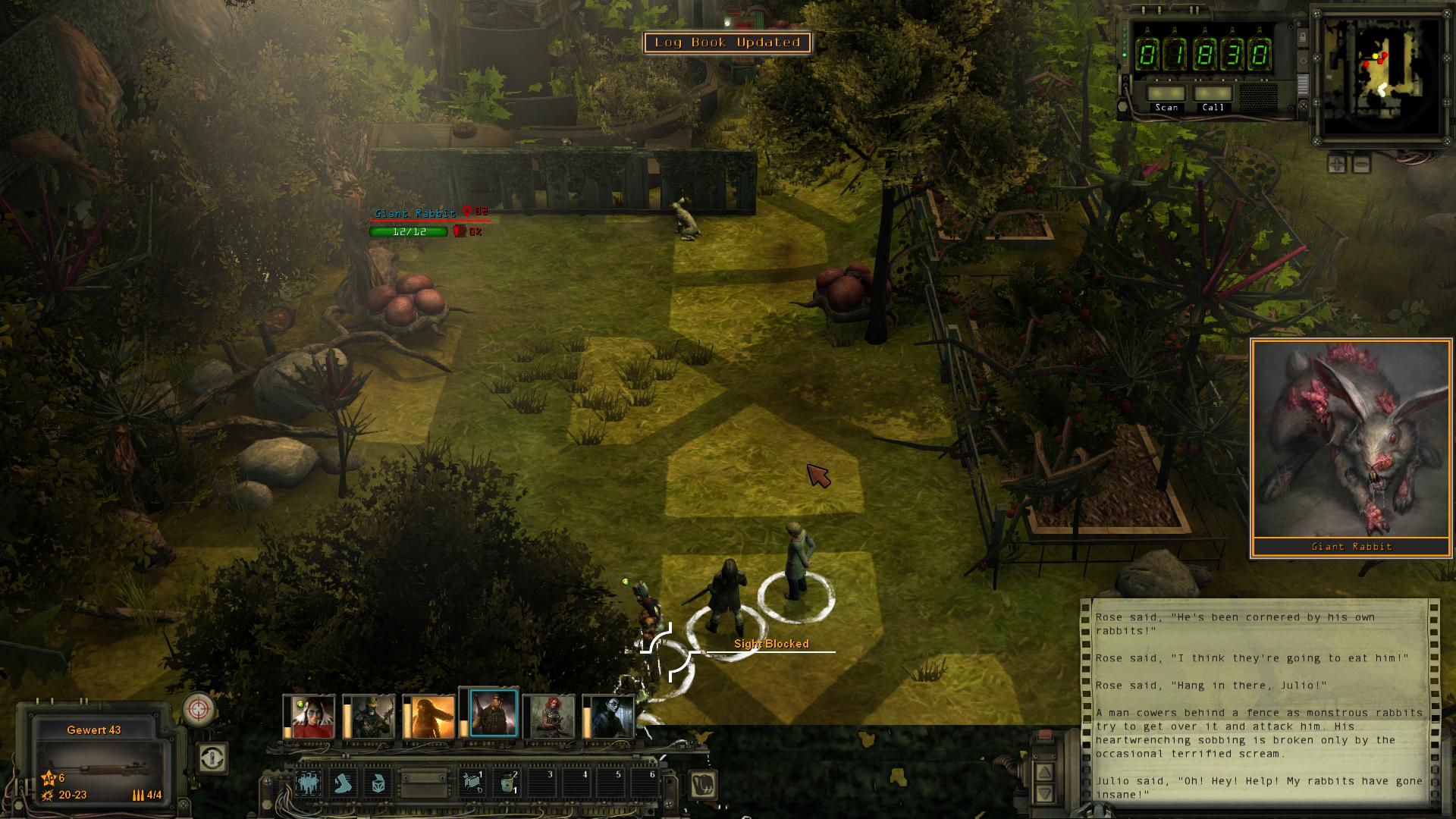Viewport: 1456px width, 819px height.
Task: Call HQ with the radio Call button
Action: tap(1213, 95)
